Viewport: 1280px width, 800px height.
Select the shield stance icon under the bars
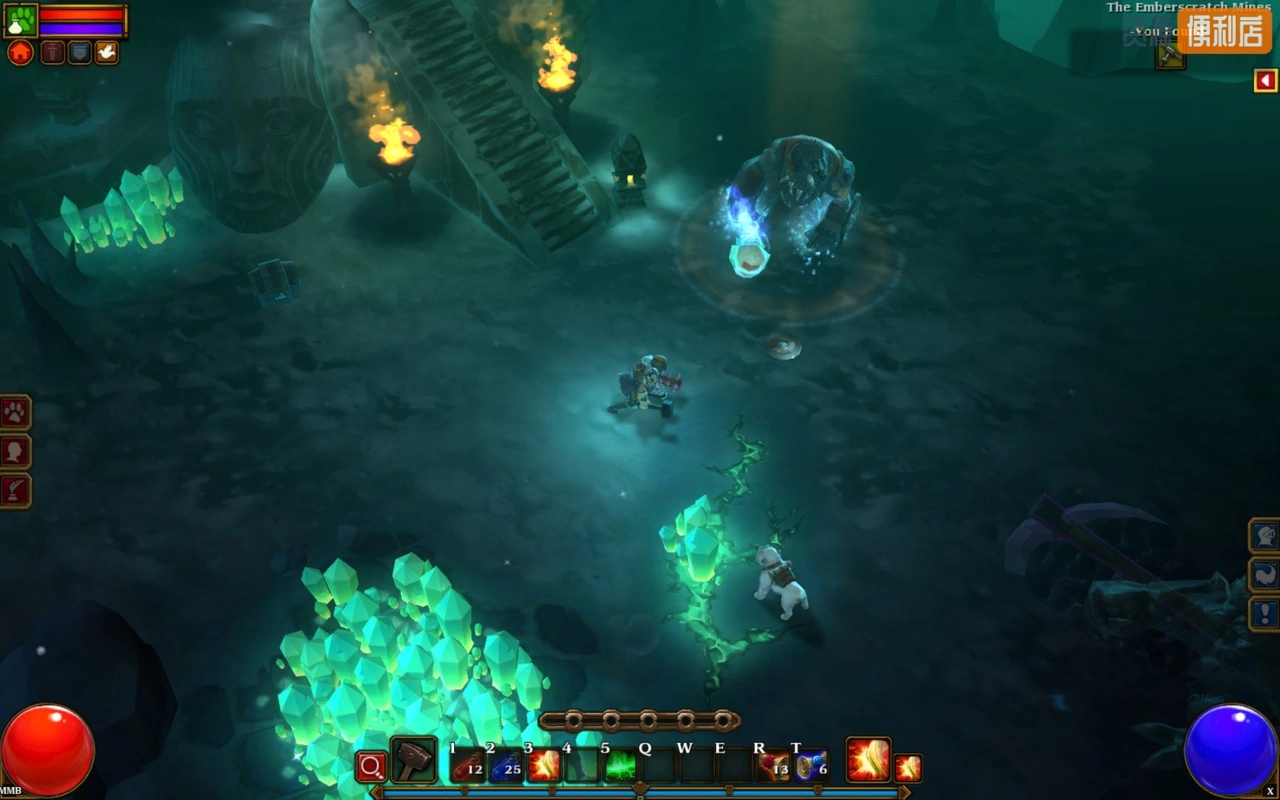(79, 53)
